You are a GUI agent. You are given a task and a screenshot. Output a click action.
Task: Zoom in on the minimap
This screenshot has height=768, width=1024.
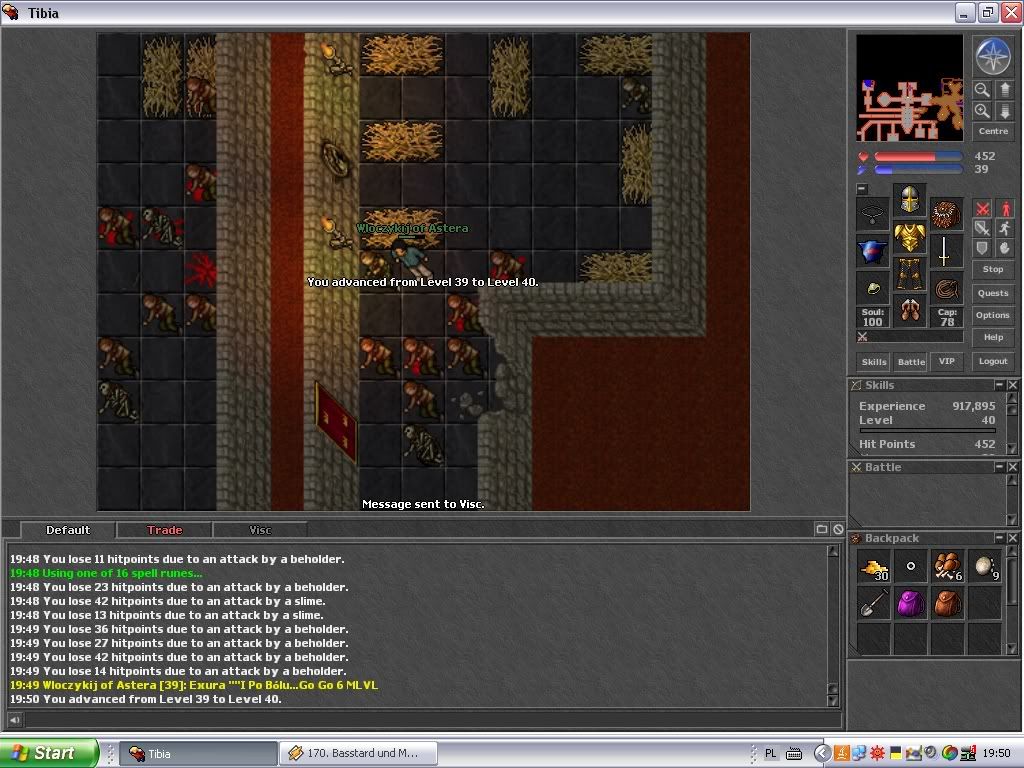point(982,111)
